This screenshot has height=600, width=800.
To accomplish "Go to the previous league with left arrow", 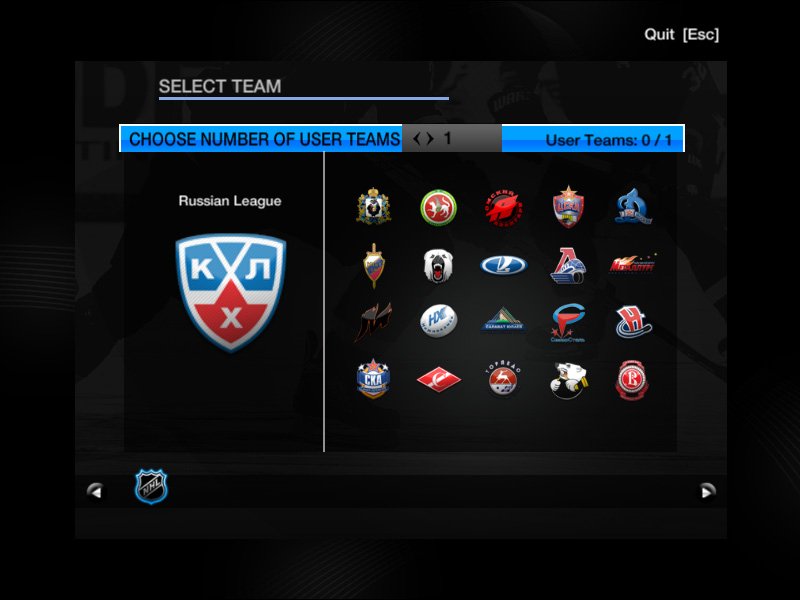I will coord(95,490).
